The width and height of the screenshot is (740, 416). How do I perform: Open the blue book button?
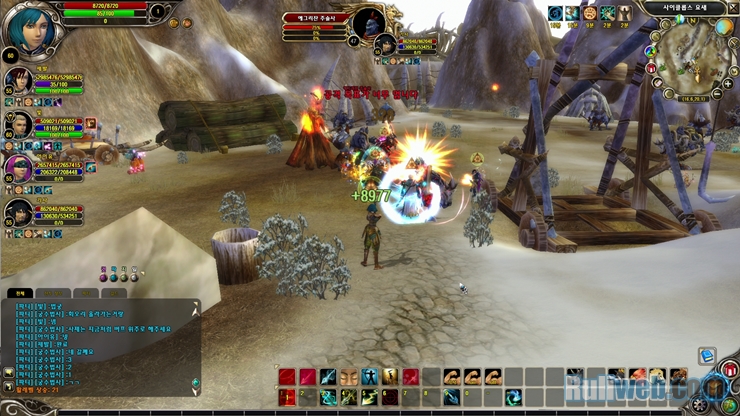click(x=707, y=355)
